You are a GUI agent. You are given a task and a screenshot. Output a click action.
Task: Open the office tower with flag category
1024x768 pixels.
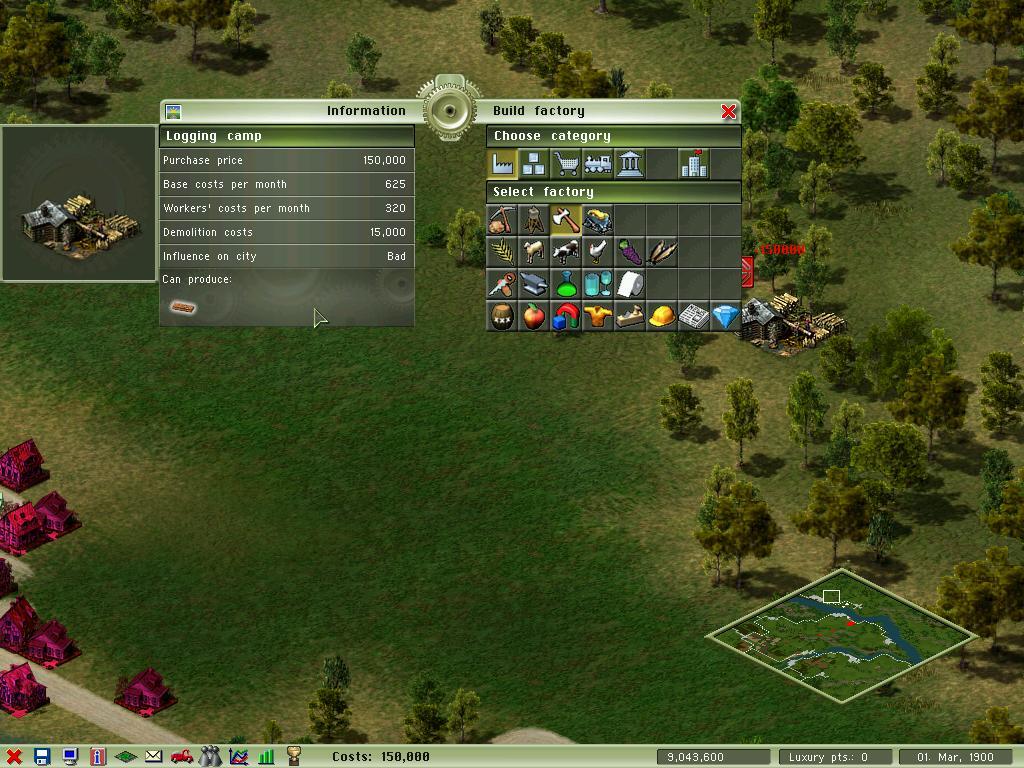click(x=693, y=164)
